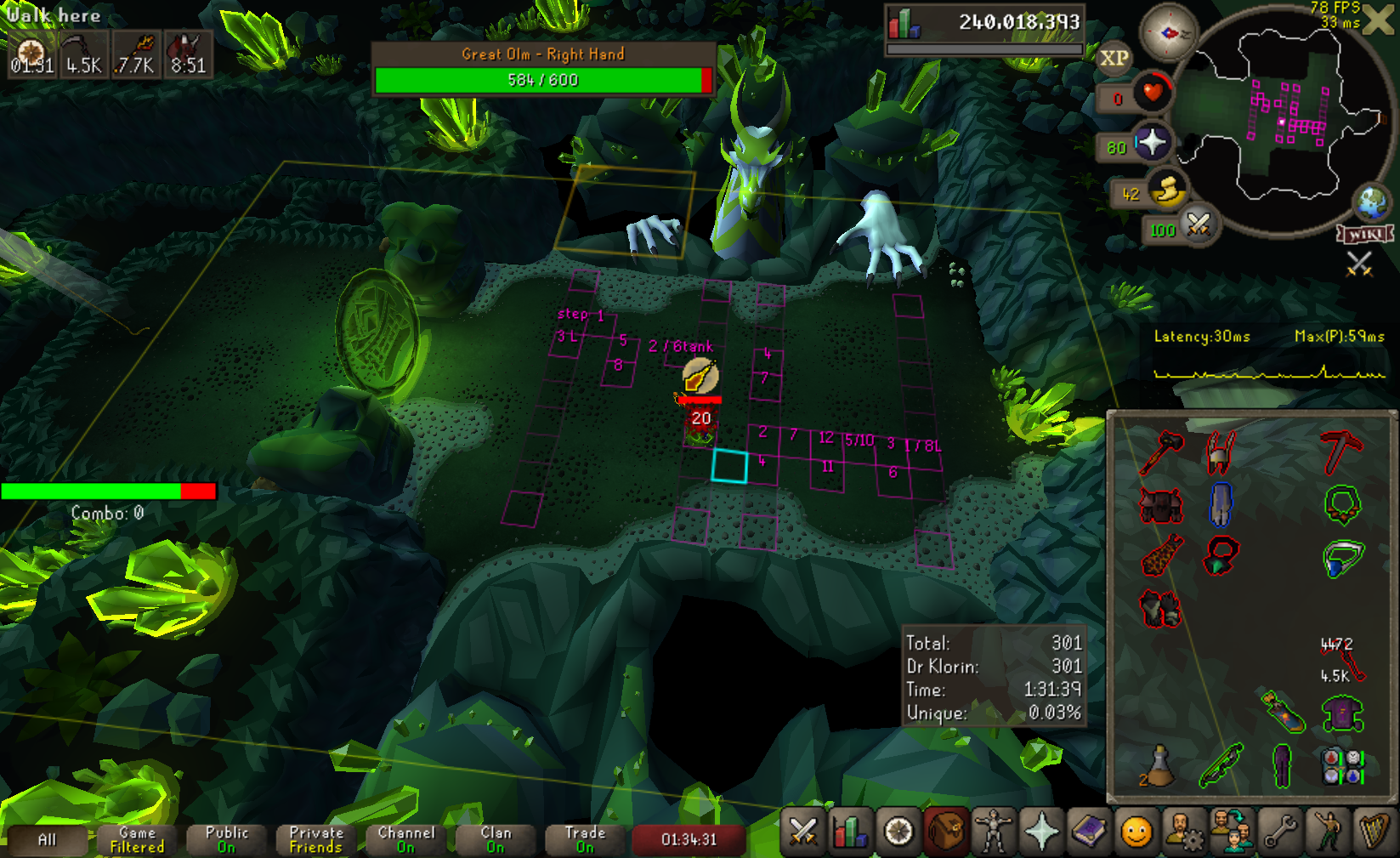
Task: Open the Combat Options tab
Action: click(x=802, y=832)
